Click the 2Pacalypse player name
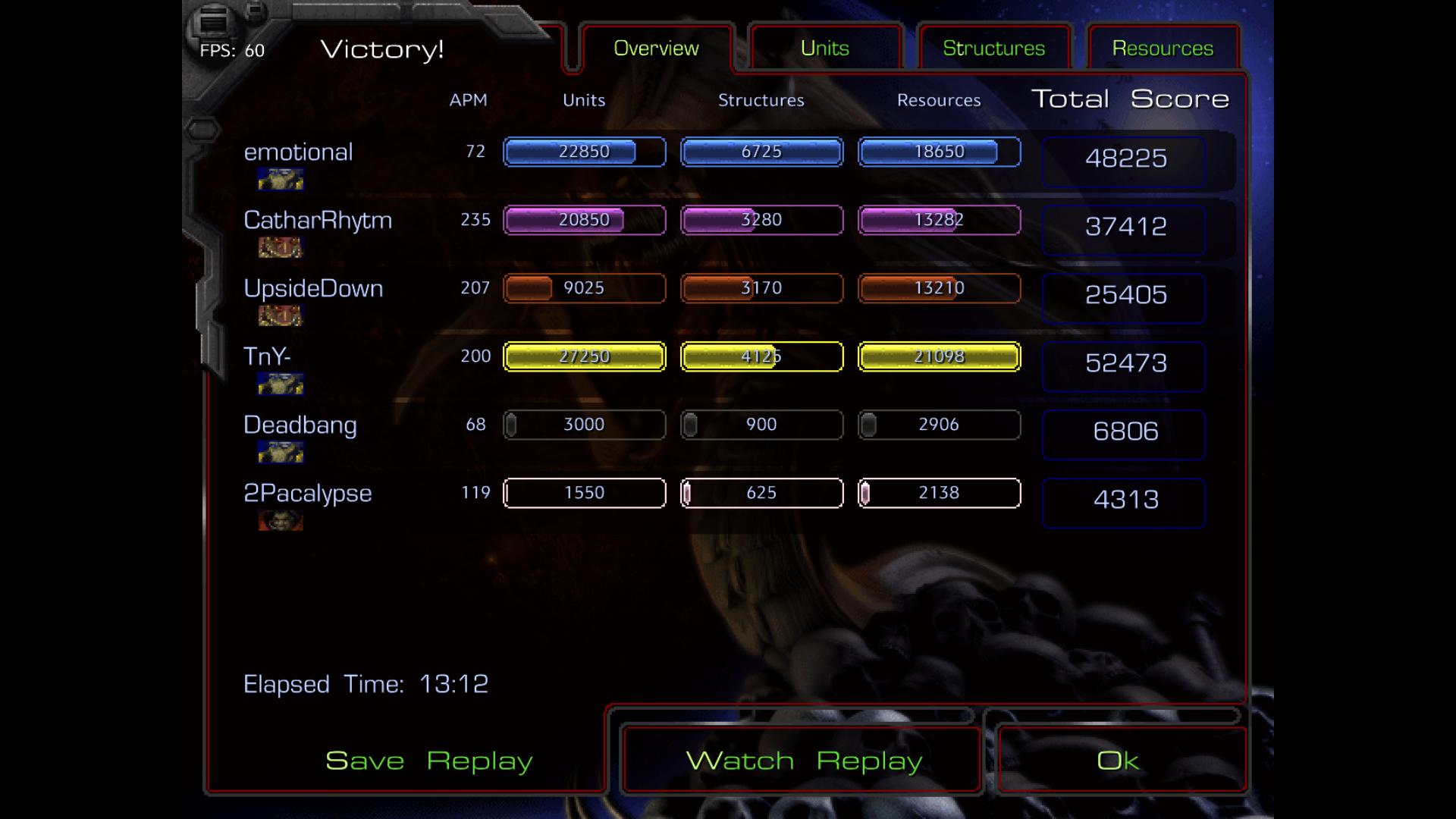This screenshot has width=1456, height=819. (307, 494)
